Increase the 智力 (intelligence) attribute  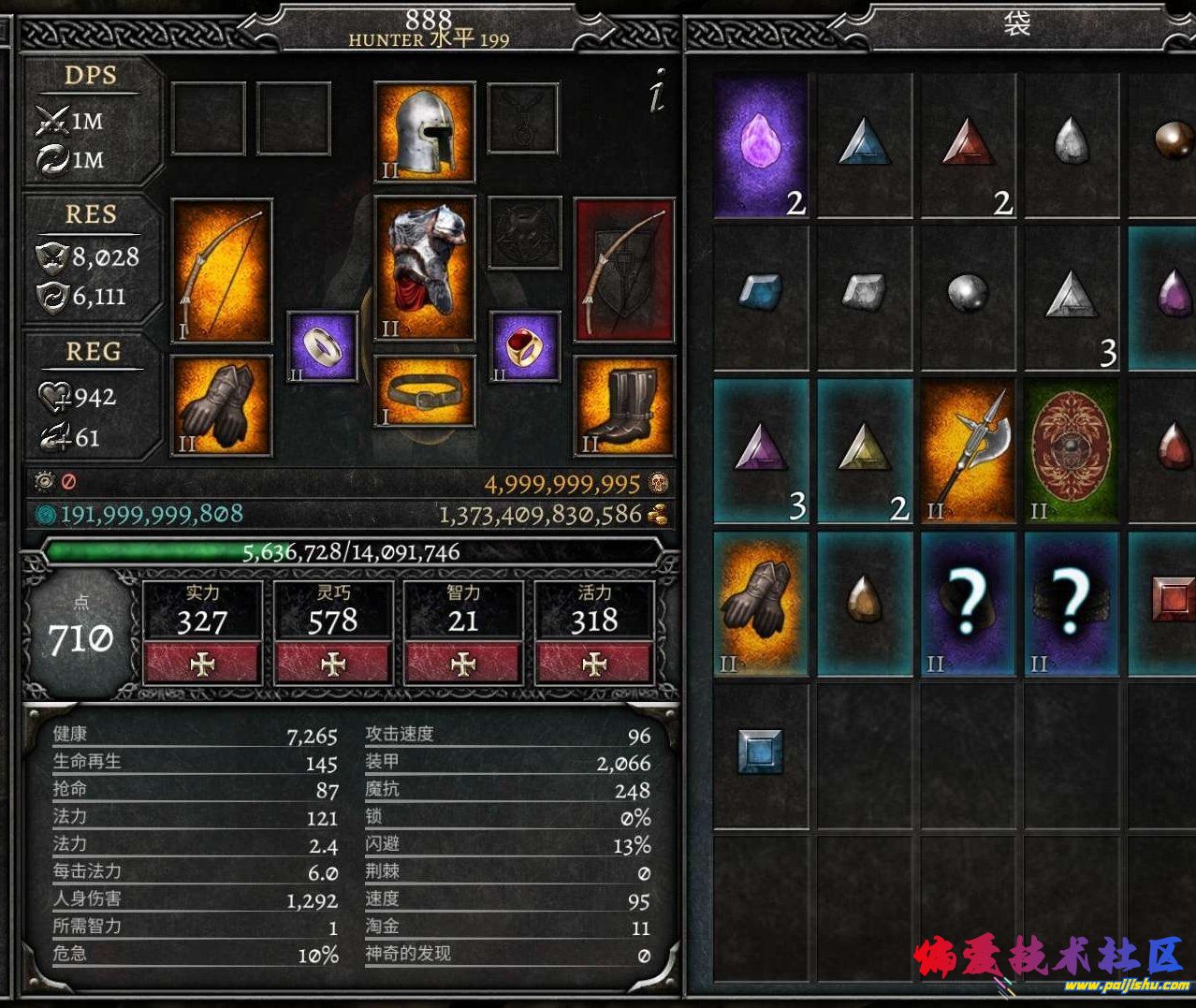coord(463,663)
